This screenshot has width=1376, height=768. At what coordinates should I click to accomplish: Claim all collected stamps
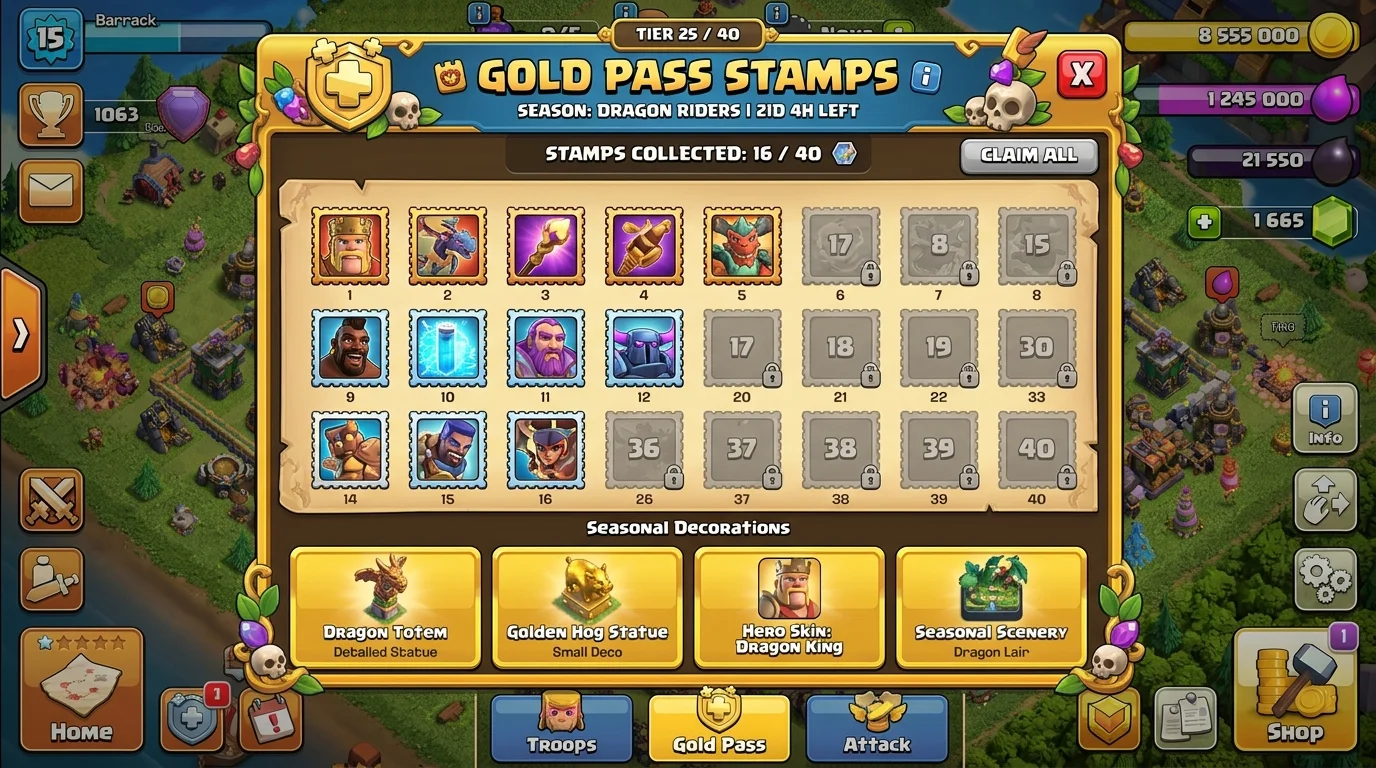point(1029,156)
